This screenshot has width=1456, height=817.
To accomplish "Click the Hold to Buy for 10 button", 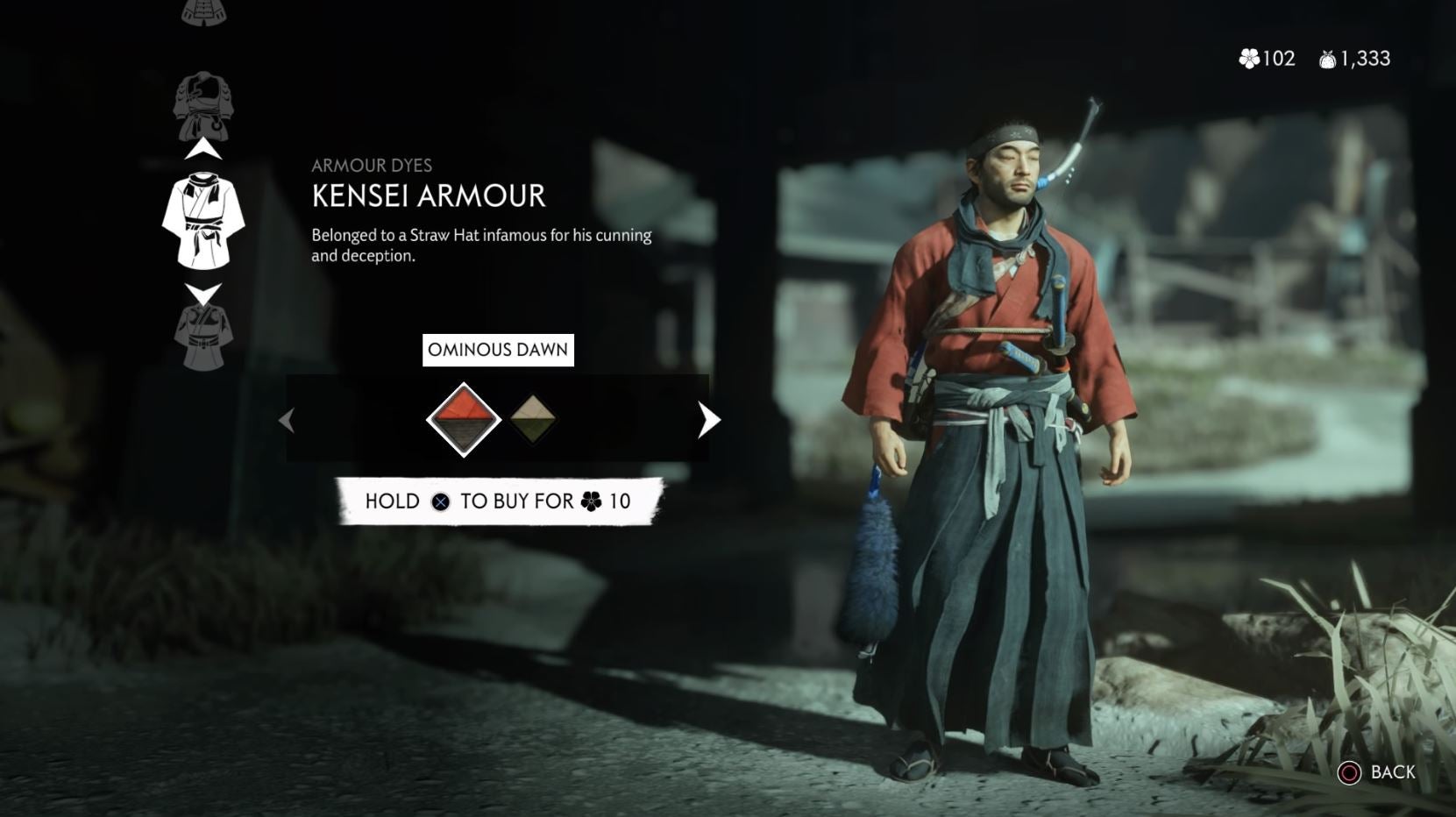I will pos(498,501).
